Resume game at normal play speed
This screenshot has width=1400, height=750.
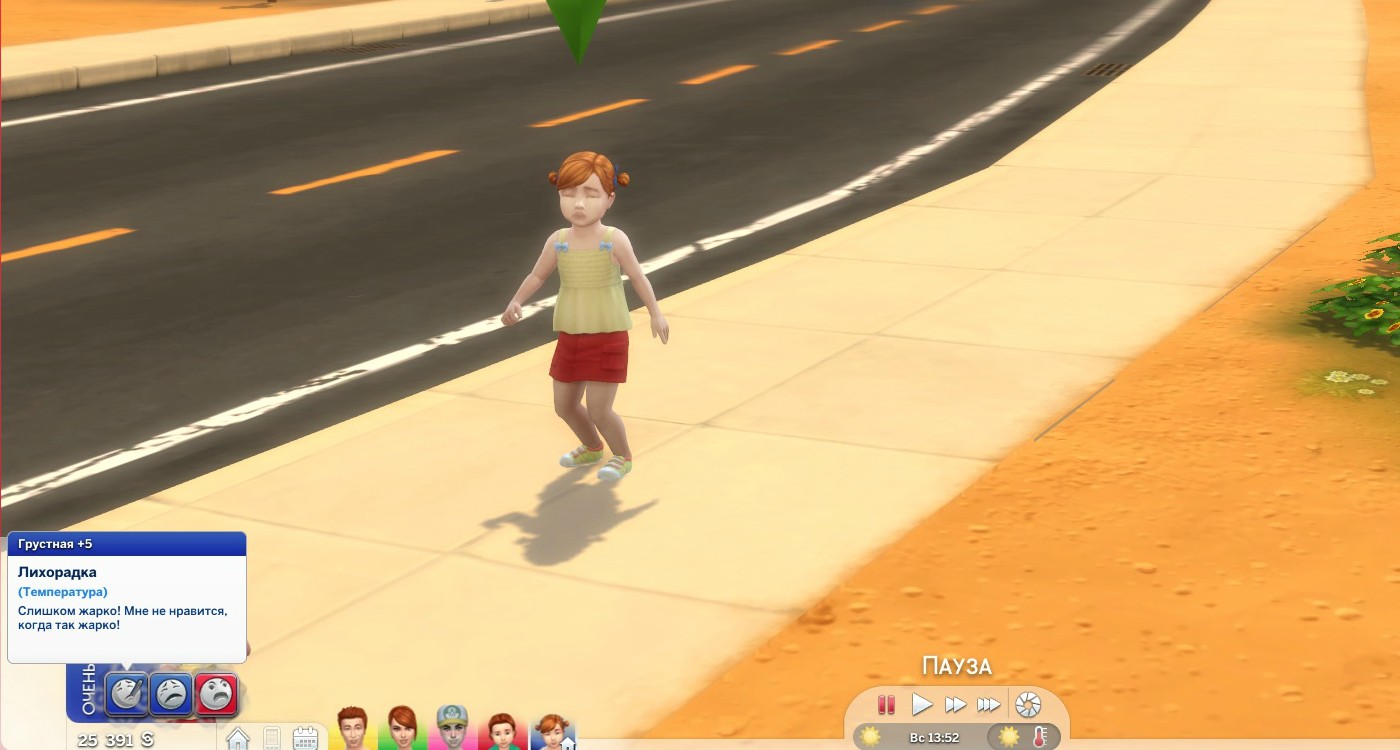point(921,705)
